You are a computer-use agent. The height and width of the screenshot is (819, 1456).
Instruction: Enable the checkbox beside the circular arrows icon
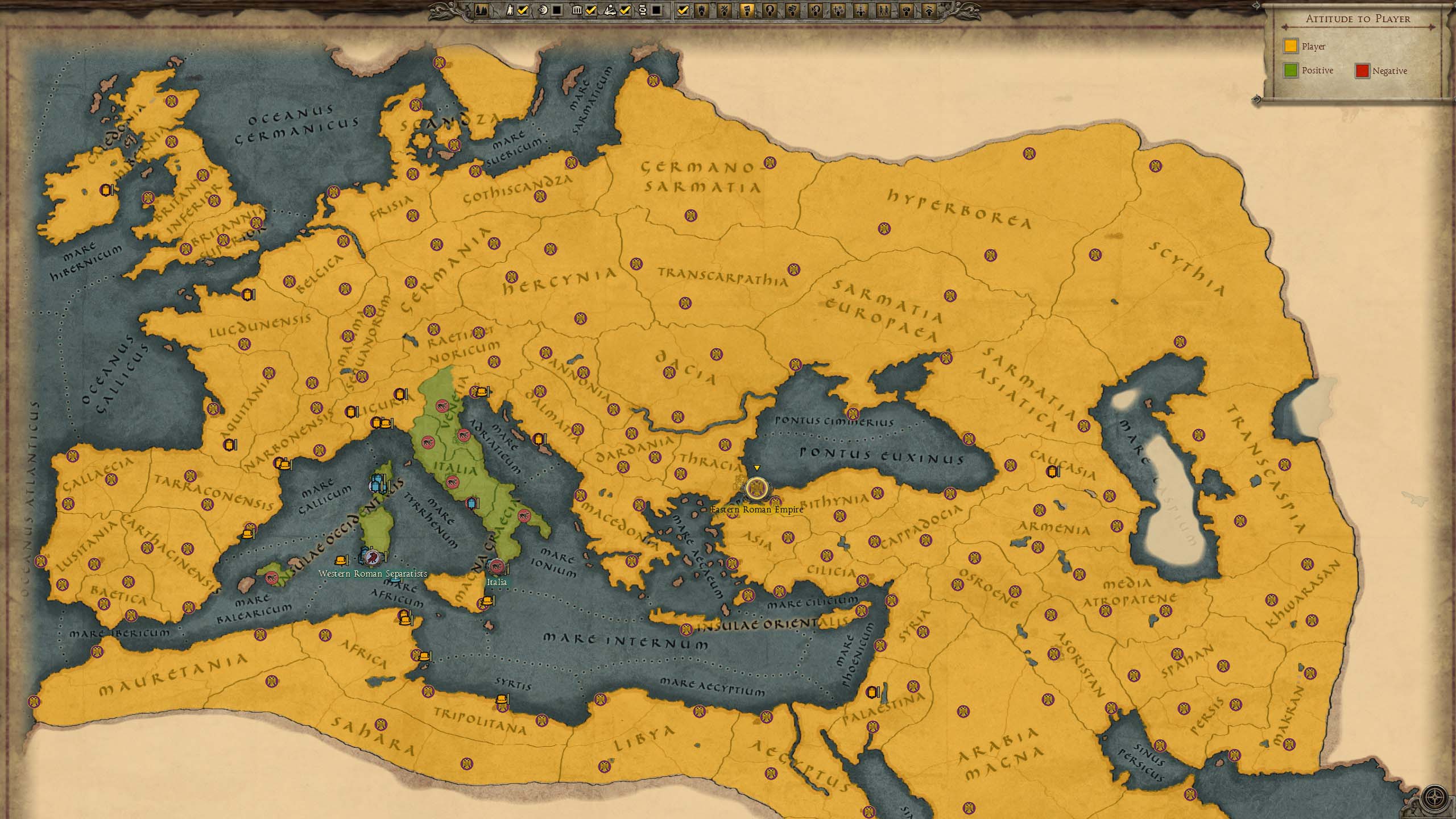(656, 10)
